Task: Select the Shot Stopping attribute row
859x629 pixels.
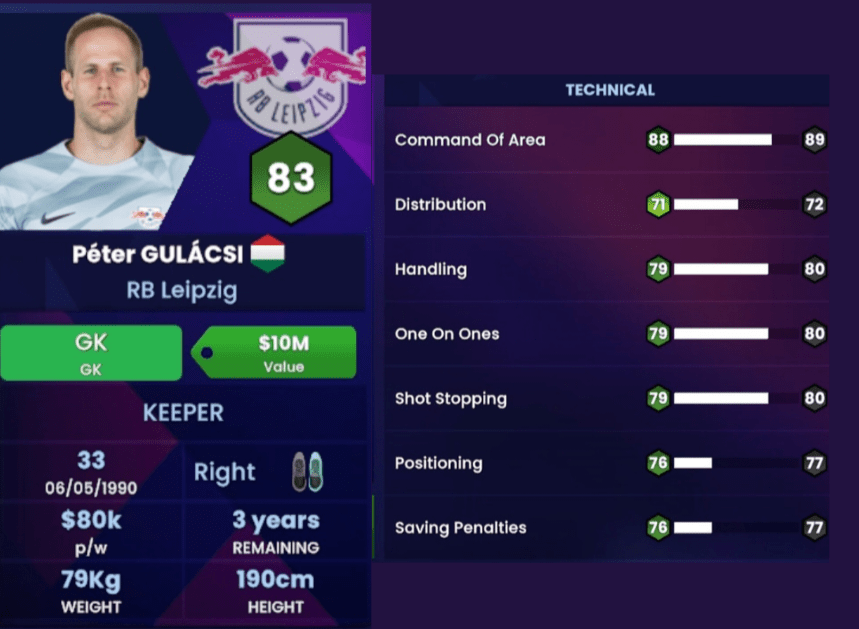Action: click(x=608, y=399)
